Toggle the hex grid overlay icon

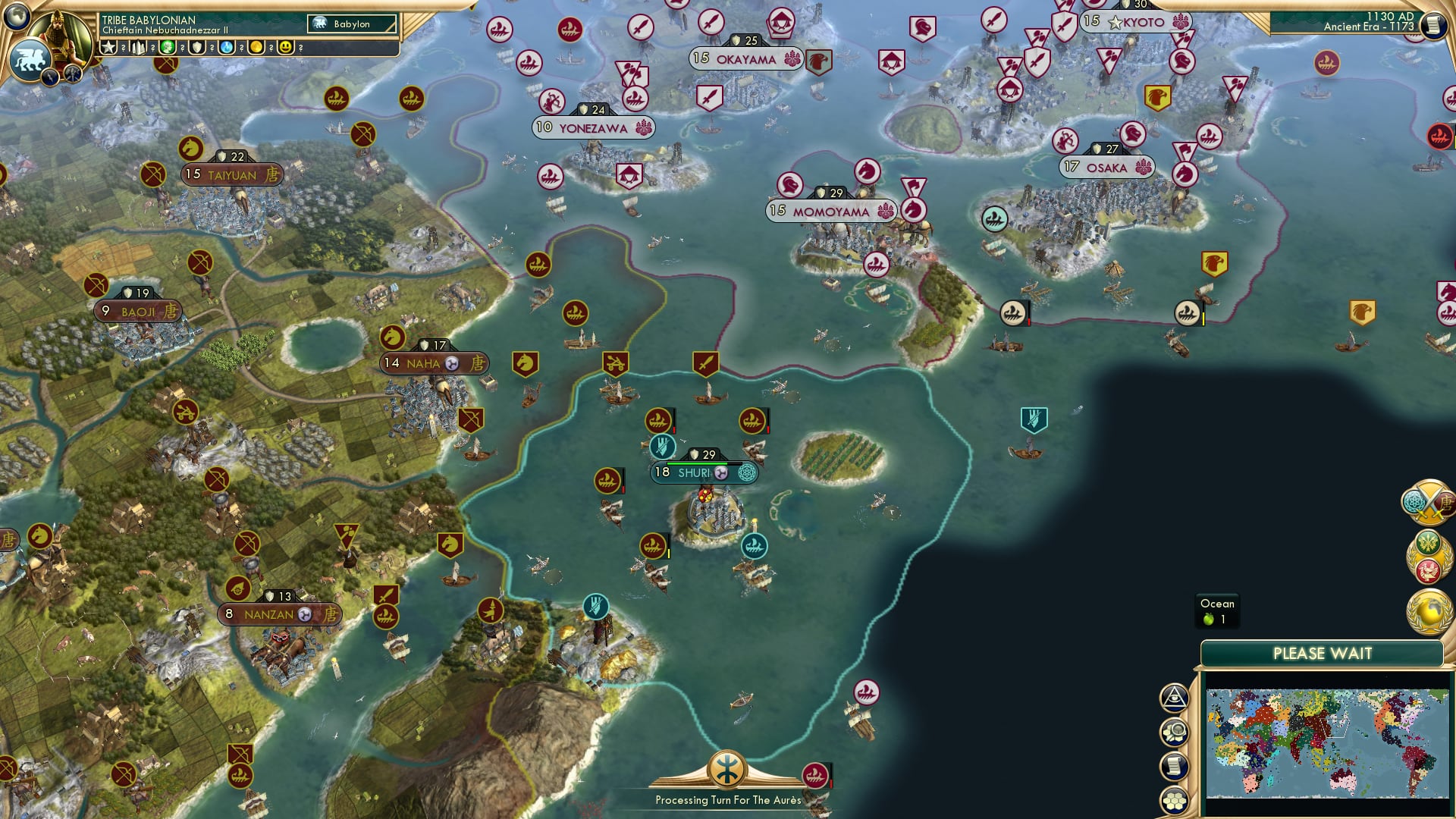[1175, 800]
